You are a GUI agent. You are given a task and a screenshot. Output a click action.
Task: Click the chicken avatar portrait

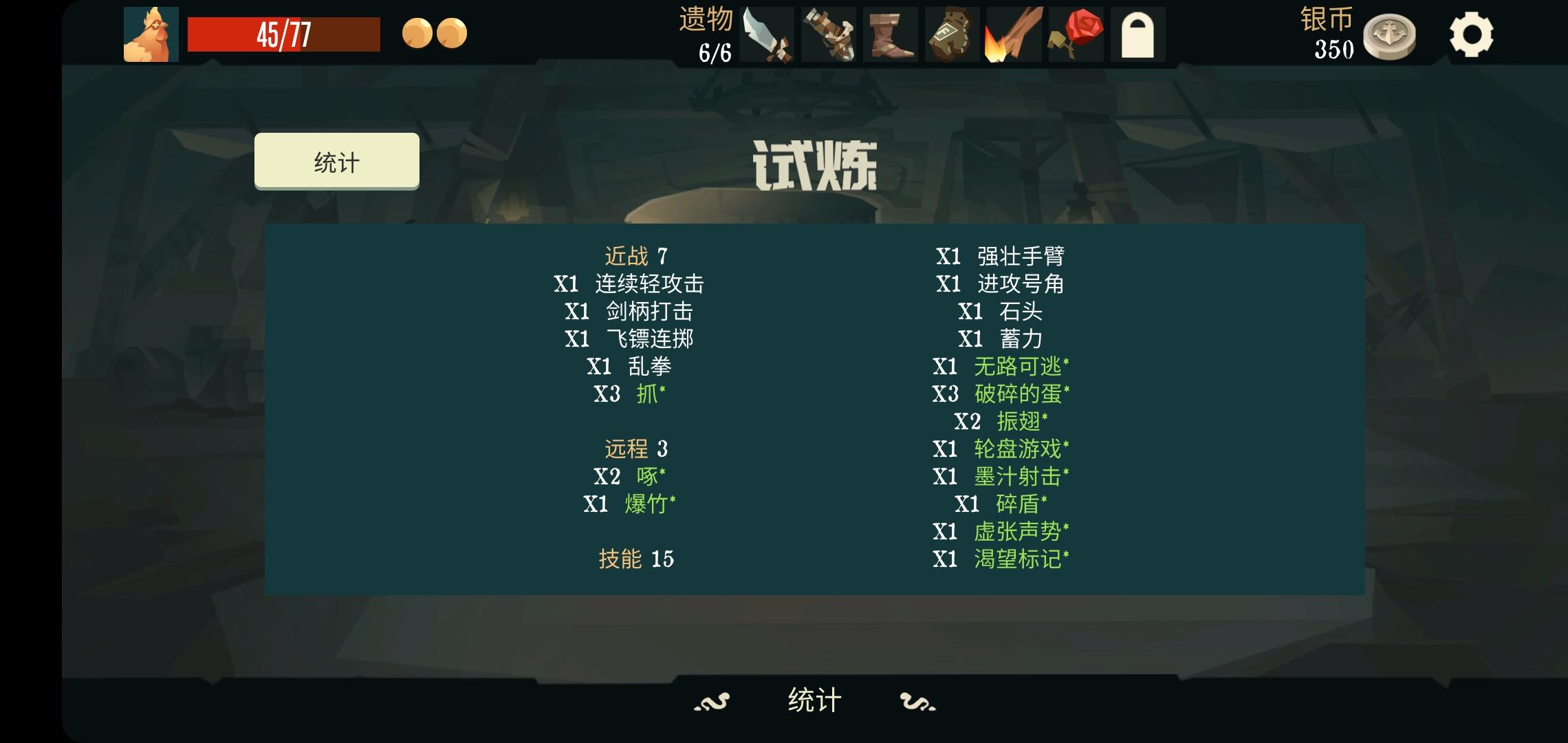click(x=151, y=33)
